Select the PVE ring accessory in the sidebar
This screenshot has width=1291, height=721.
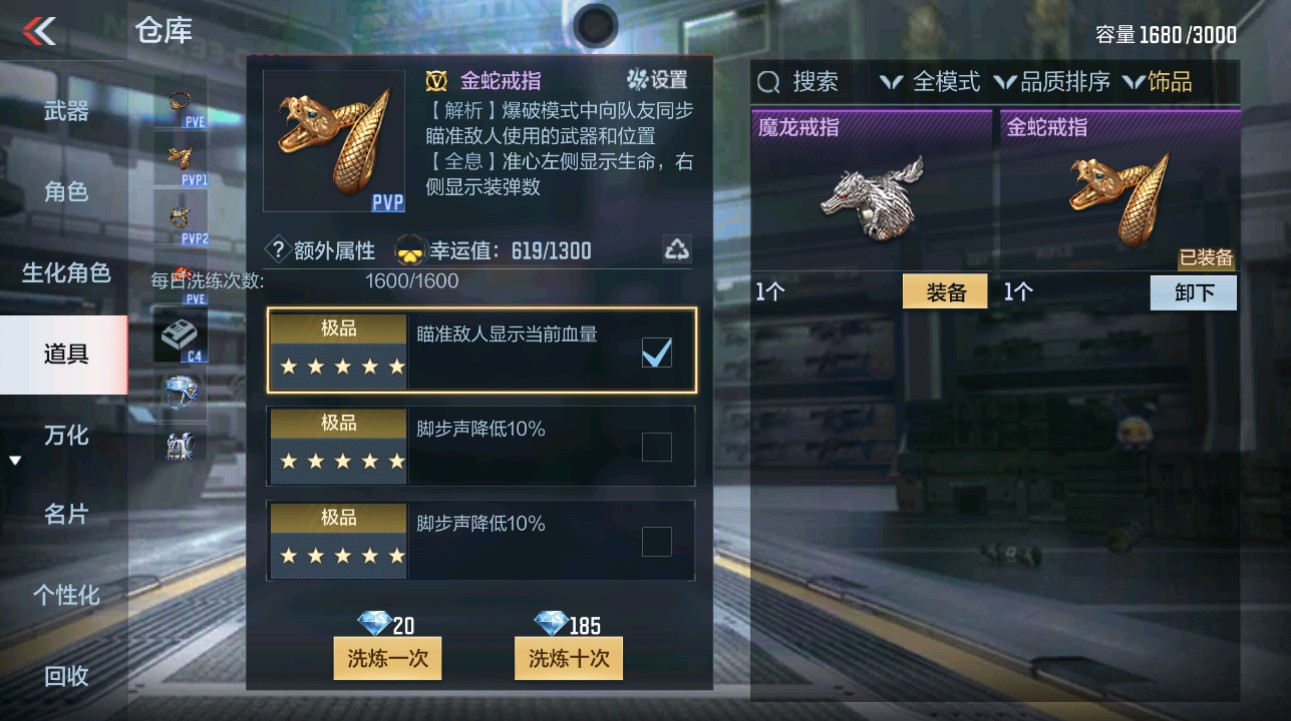178,100
